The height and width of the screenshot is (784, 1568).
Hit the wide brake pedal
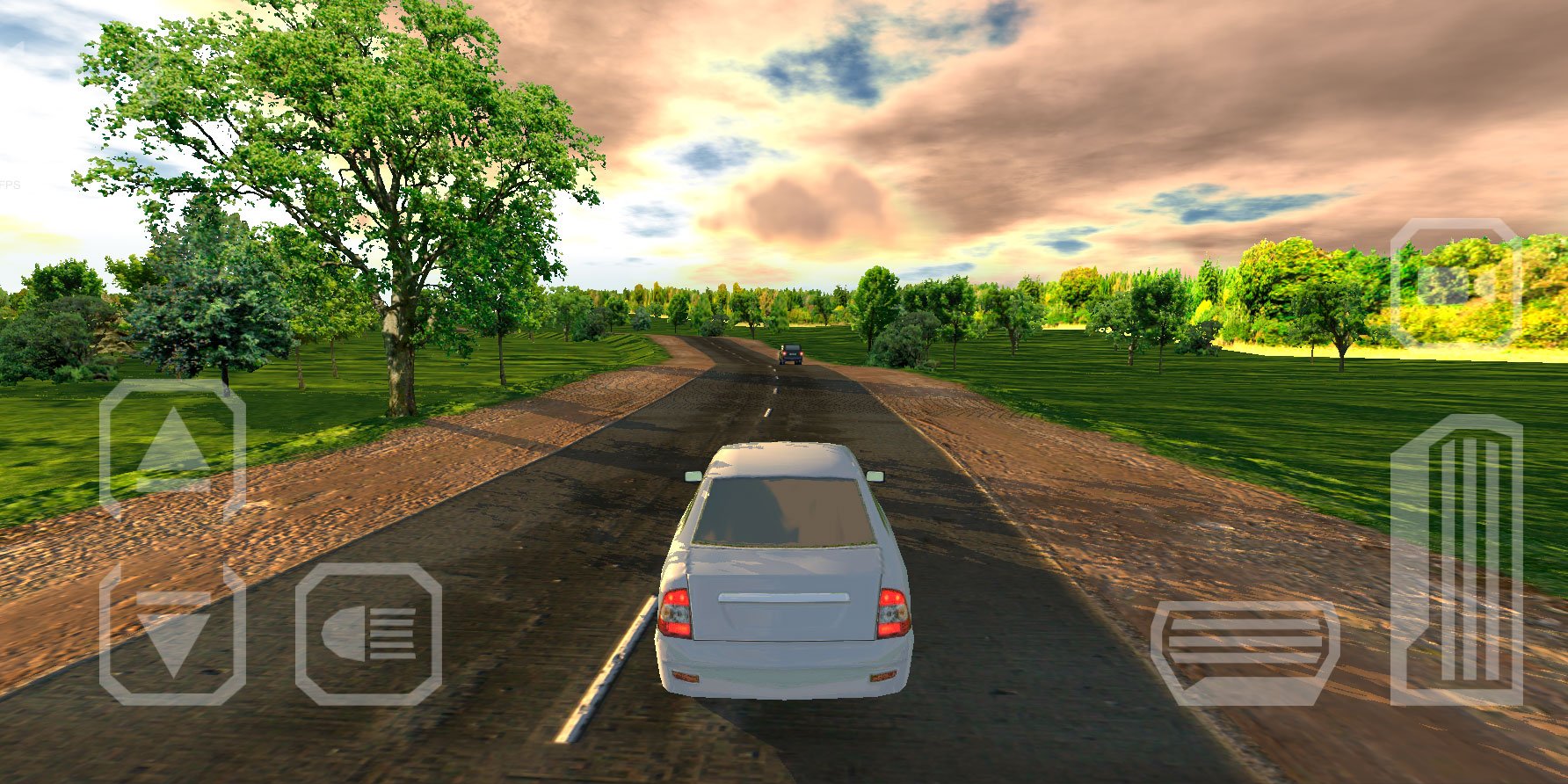click(1245, 652)
